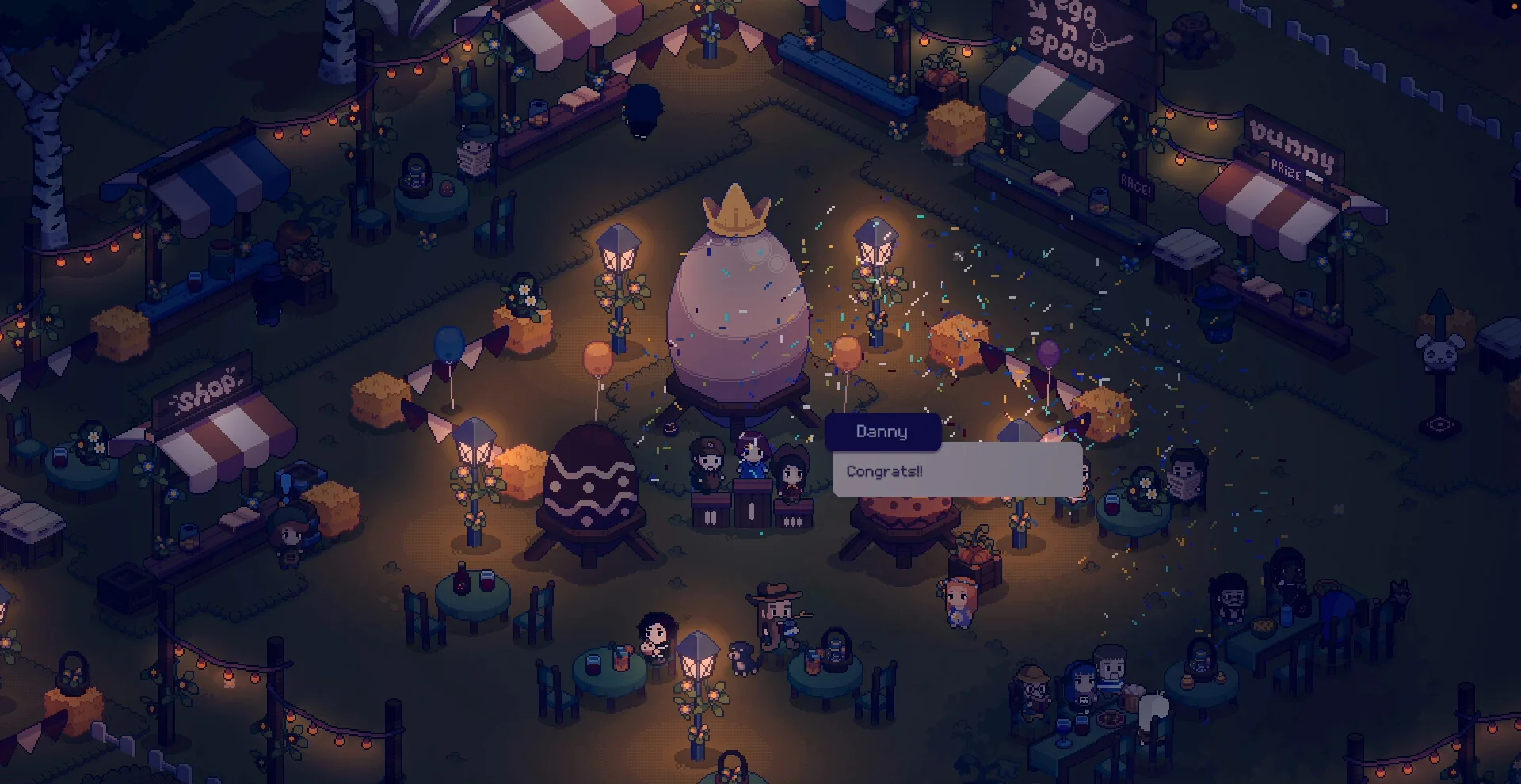Advance Danny's "Congrats!!" dialogue box
Image resolution: width=1521 pixels, height=784 pixels.
point(957,471)
